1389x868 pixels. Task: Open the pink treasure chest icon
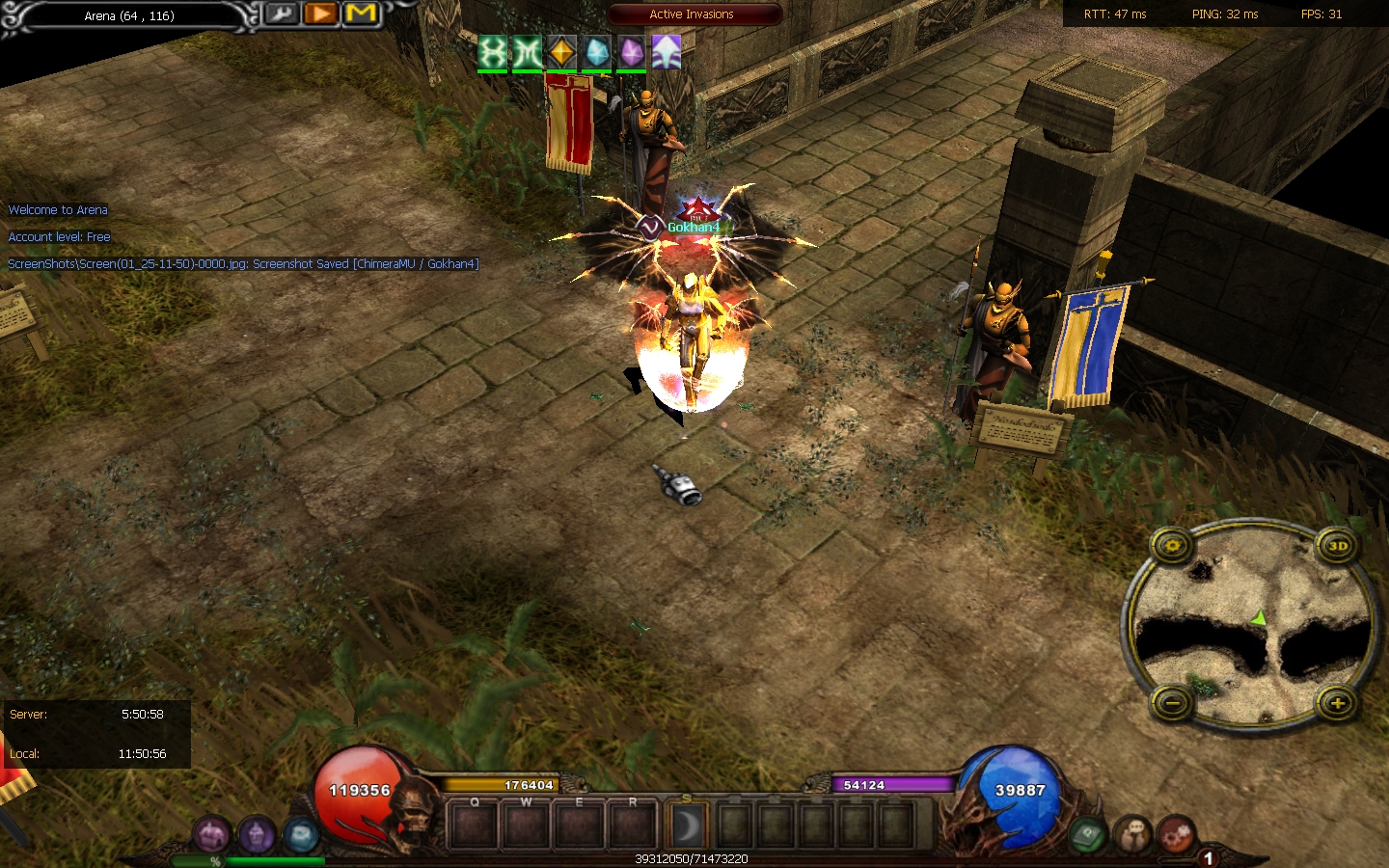pos(211,835)
